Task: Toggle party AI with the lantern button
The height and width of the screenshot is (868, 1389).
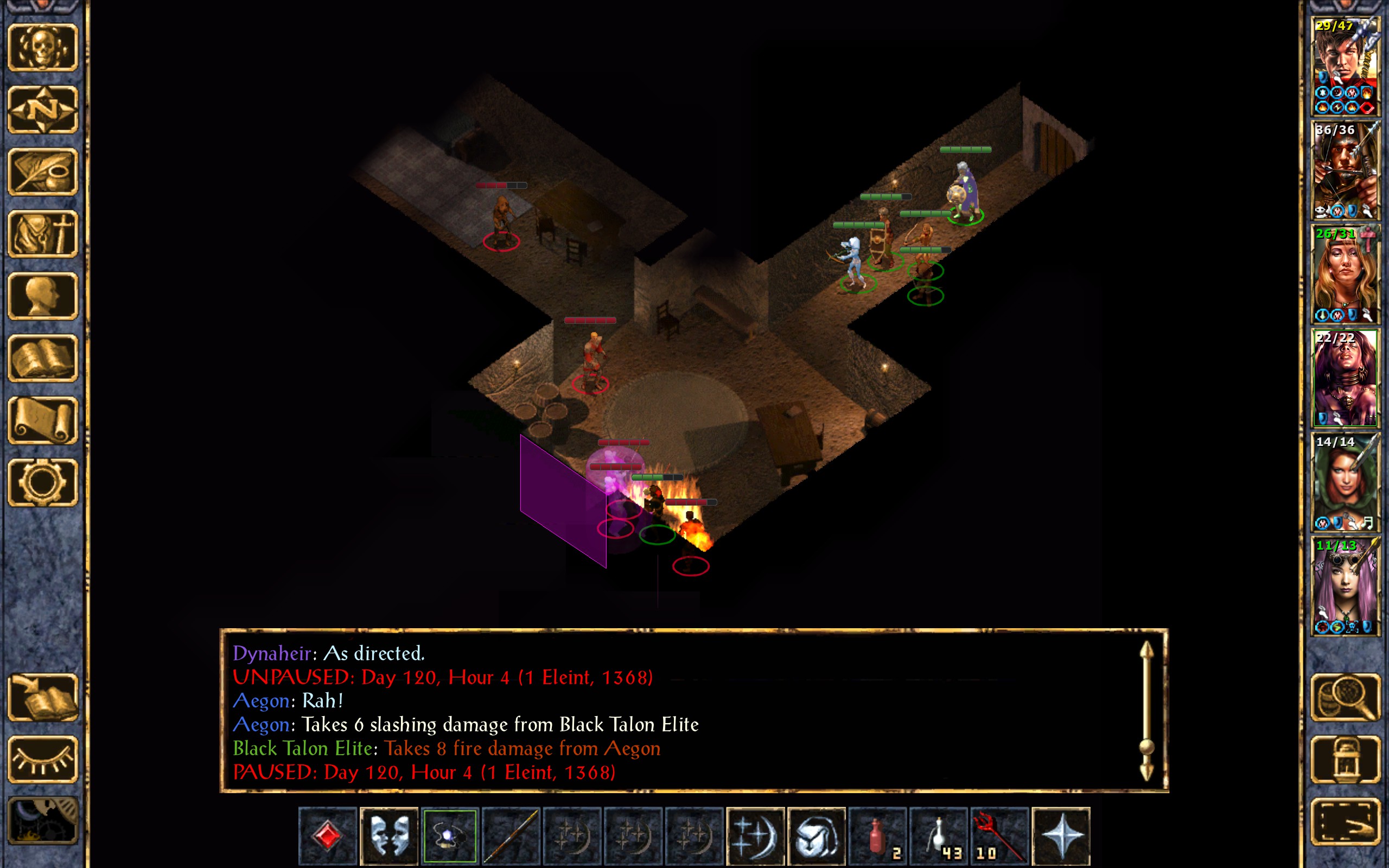Action: [x=1346, y=759]
